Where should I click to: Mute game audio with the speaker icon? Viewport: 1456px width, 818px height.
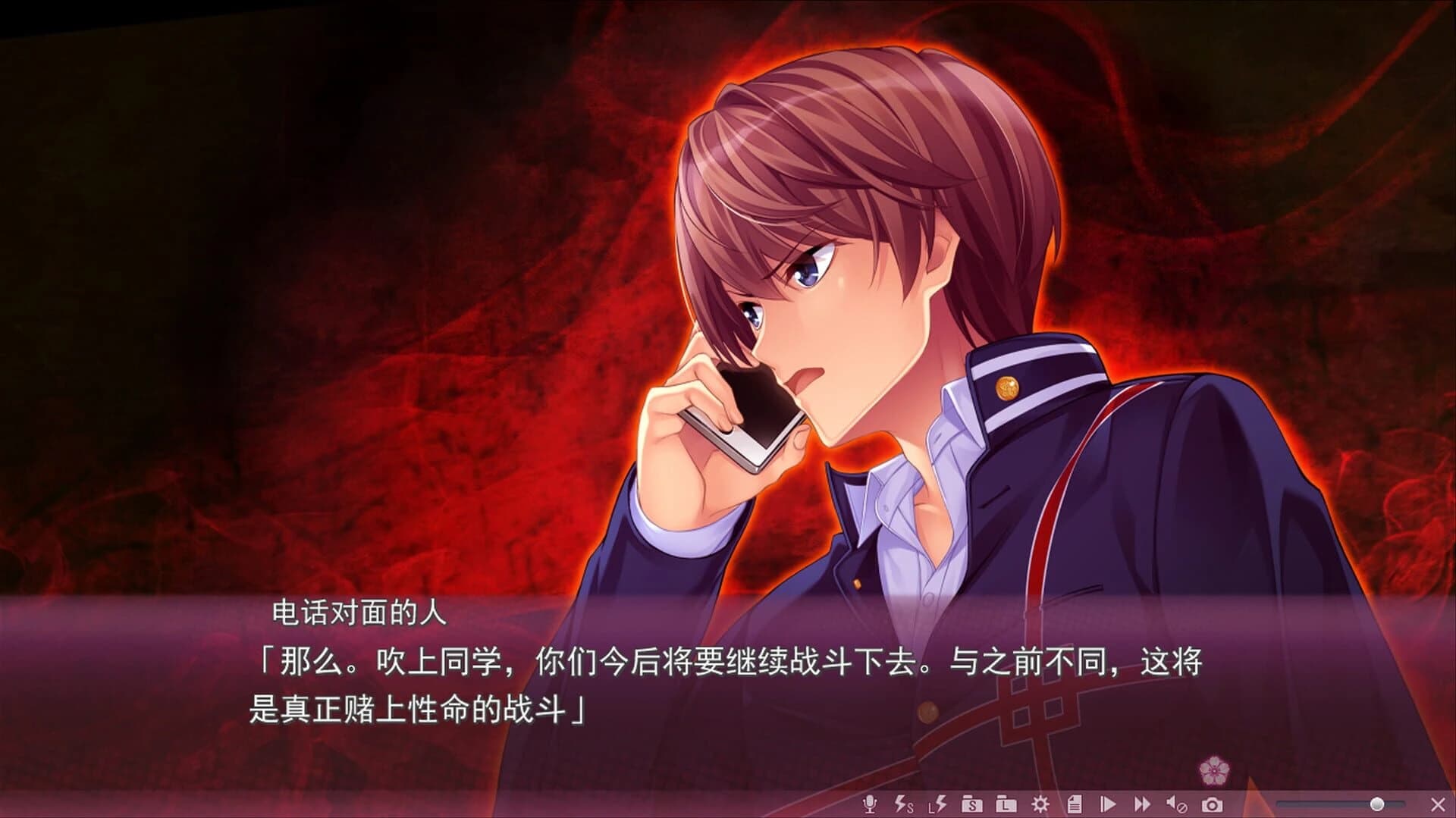pos(1178,805)
